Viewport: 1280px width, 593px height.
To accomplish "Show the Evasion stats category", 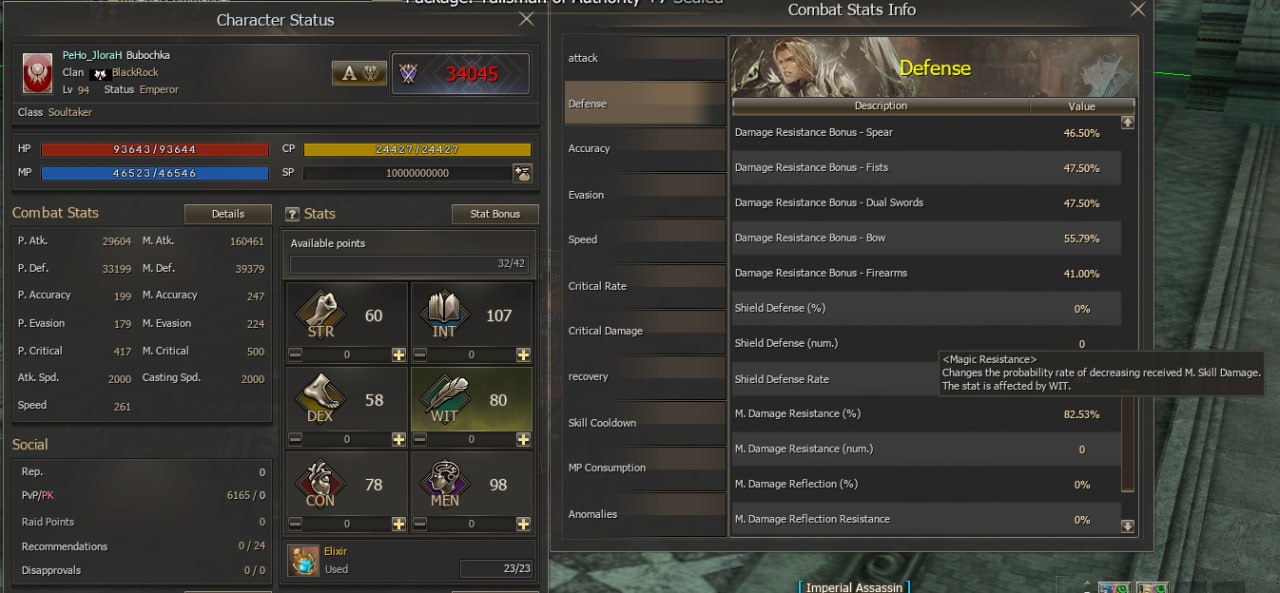I will 645,195.
